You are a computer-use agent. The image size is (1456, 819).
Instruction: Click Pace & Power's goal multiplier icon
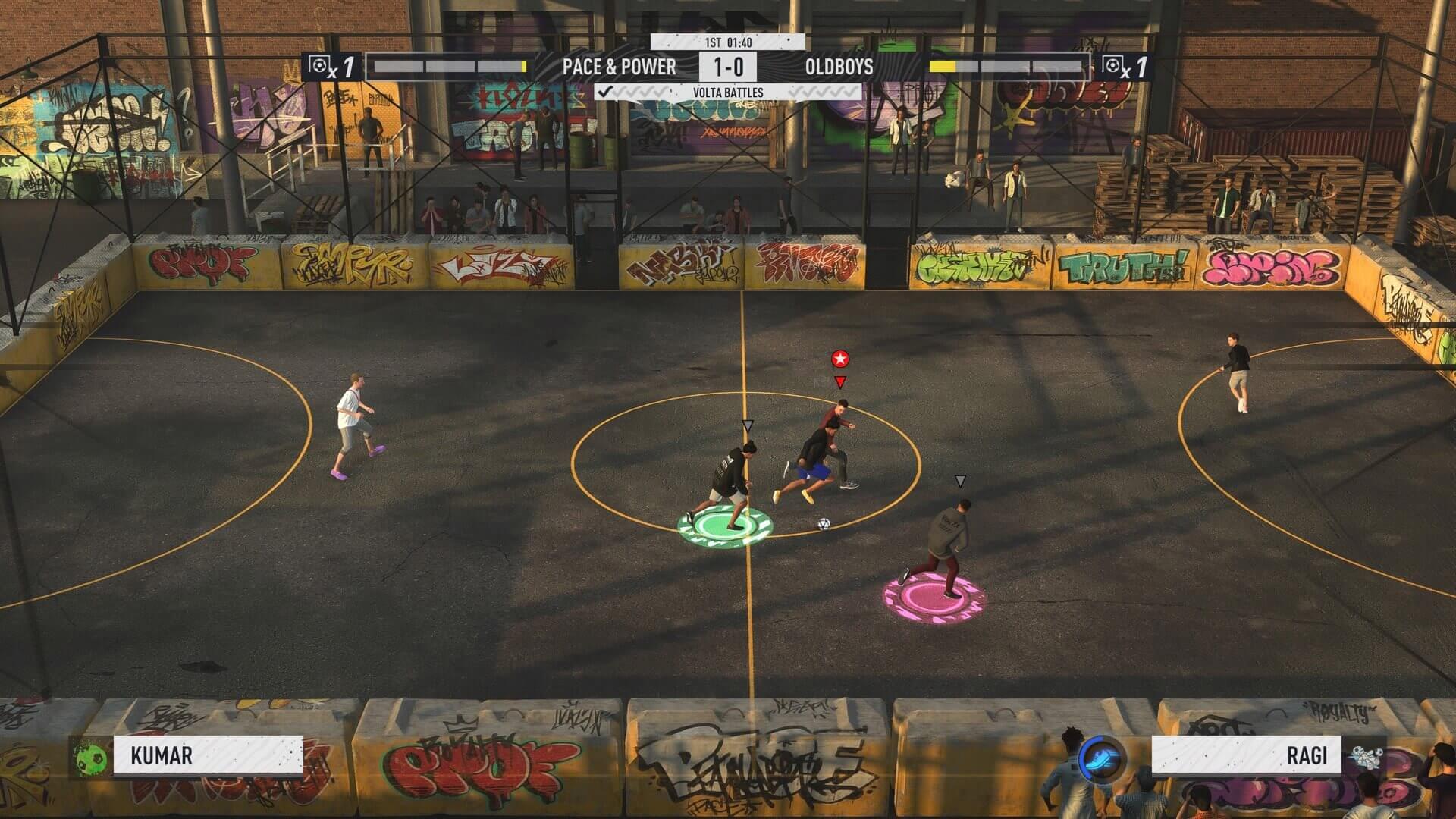tap(331, 67)
